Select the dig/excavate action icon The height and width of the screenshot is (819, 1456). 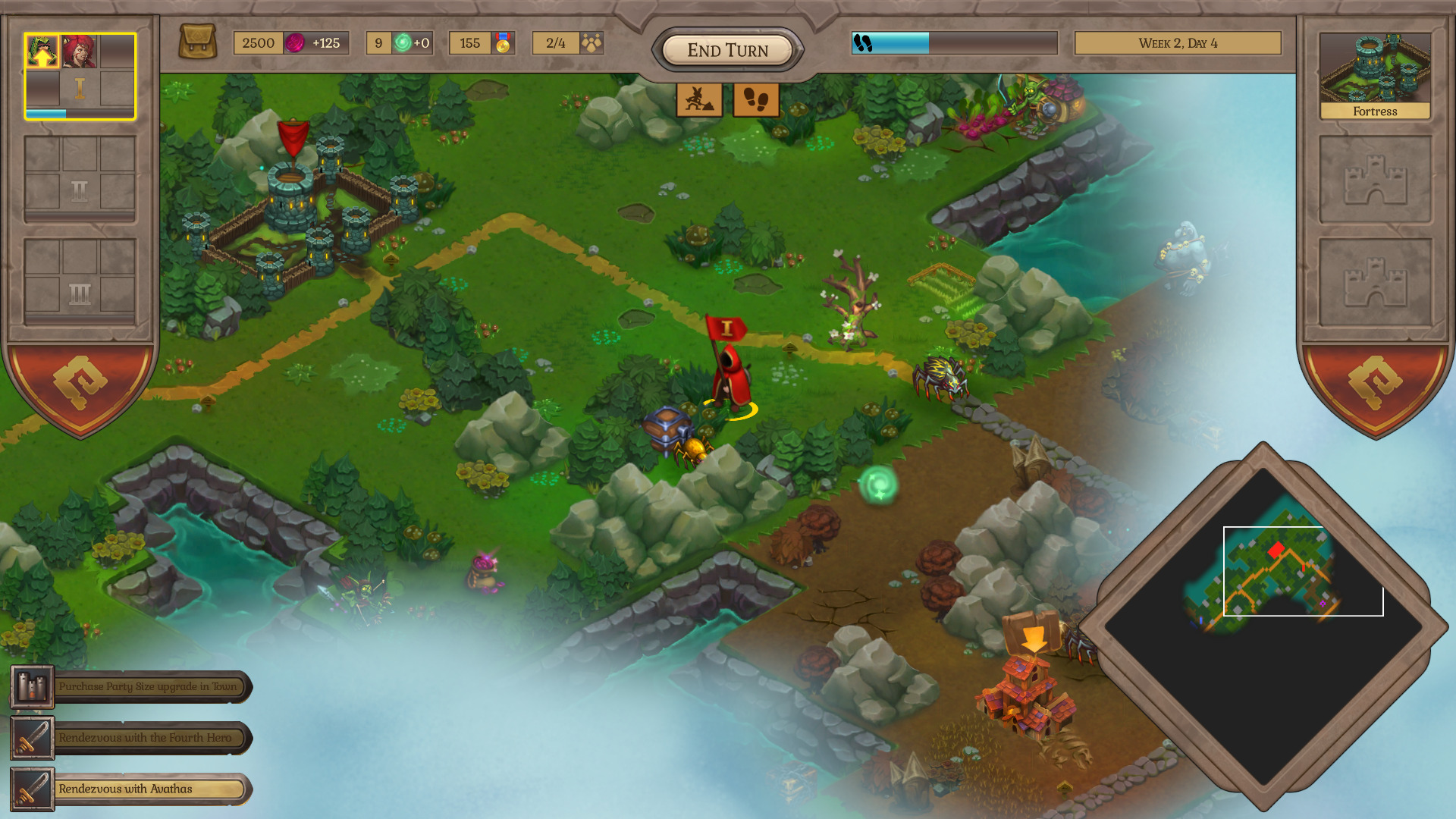698,99
